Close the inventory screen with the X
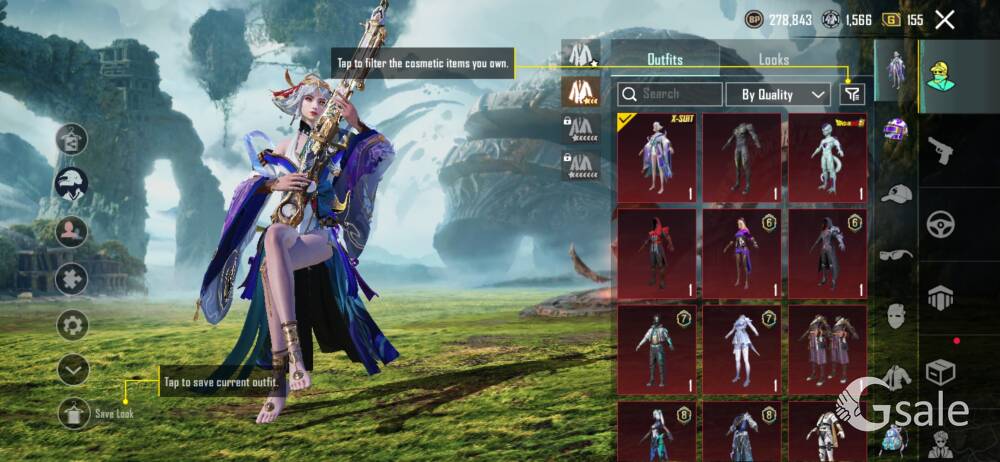The height and width of the screenshot is (462, 1000). coord(944,19)
